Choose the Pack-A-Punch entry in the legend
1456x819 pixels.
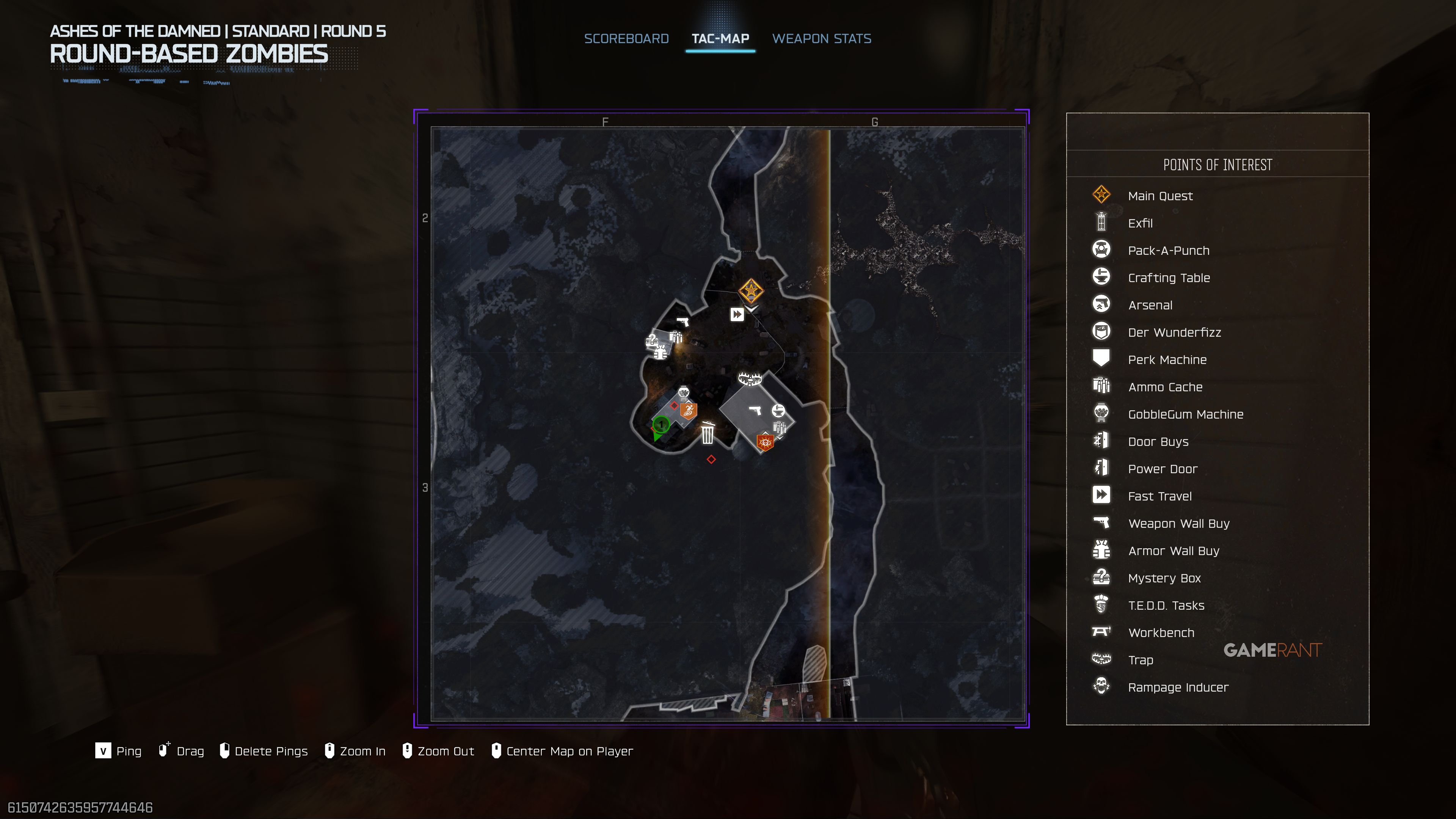[x=1168, y=250]
